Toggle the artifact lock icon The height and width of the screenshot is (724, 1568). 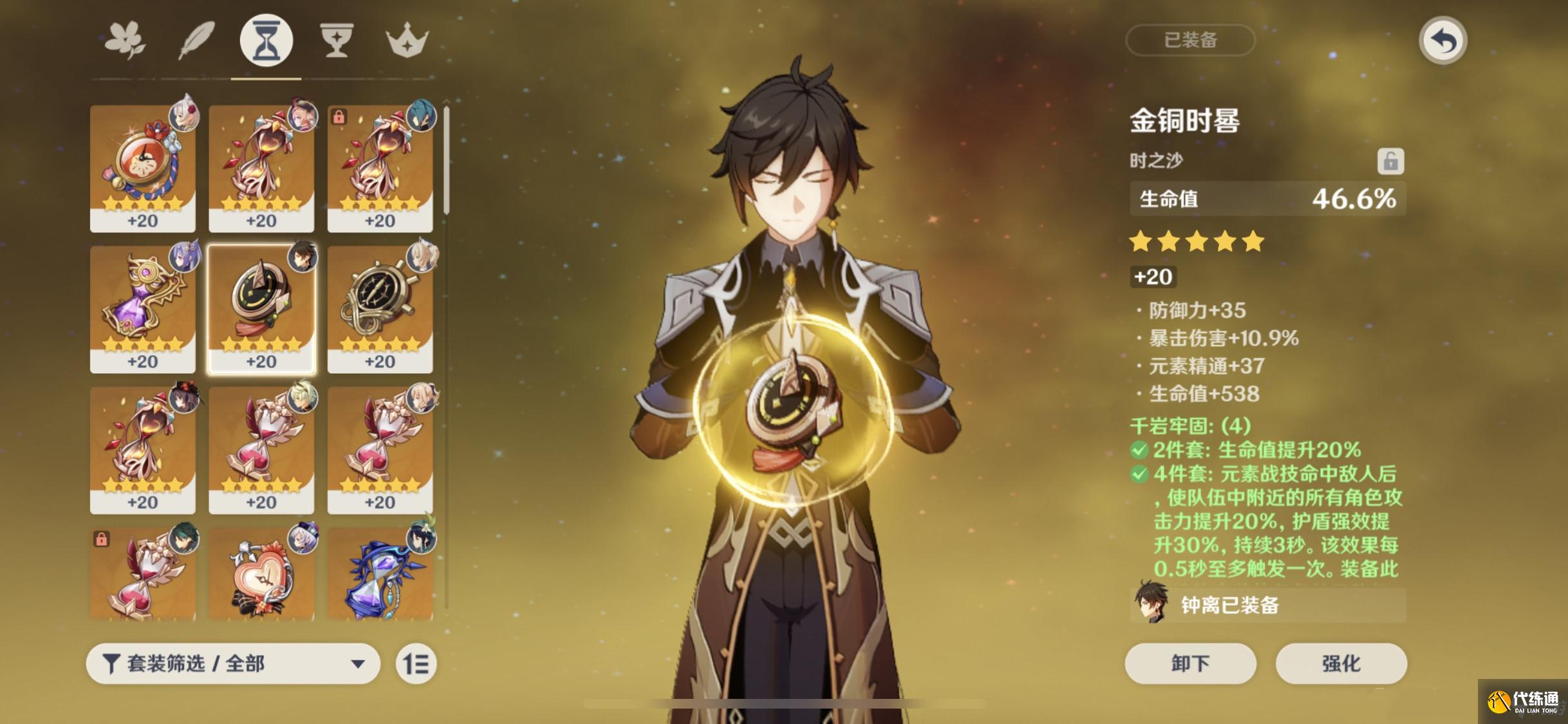(x=1390, y=161)
